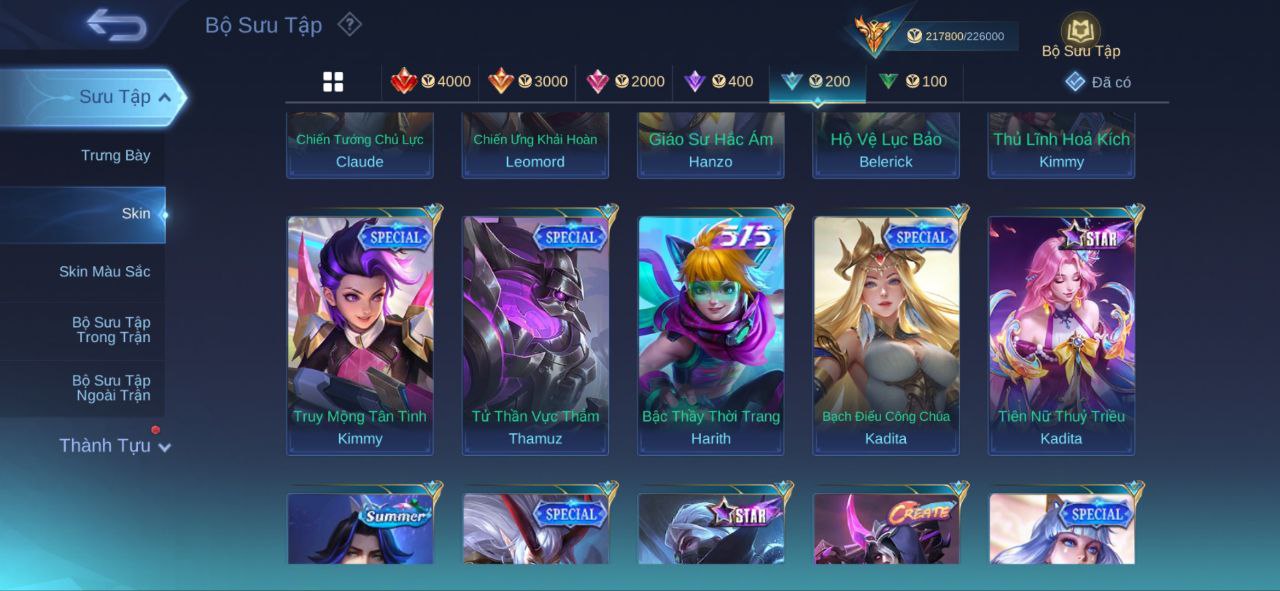The image size is (1280, 591).
Task: Switch to the 2000-point tier tab
Action: [626, 82]
